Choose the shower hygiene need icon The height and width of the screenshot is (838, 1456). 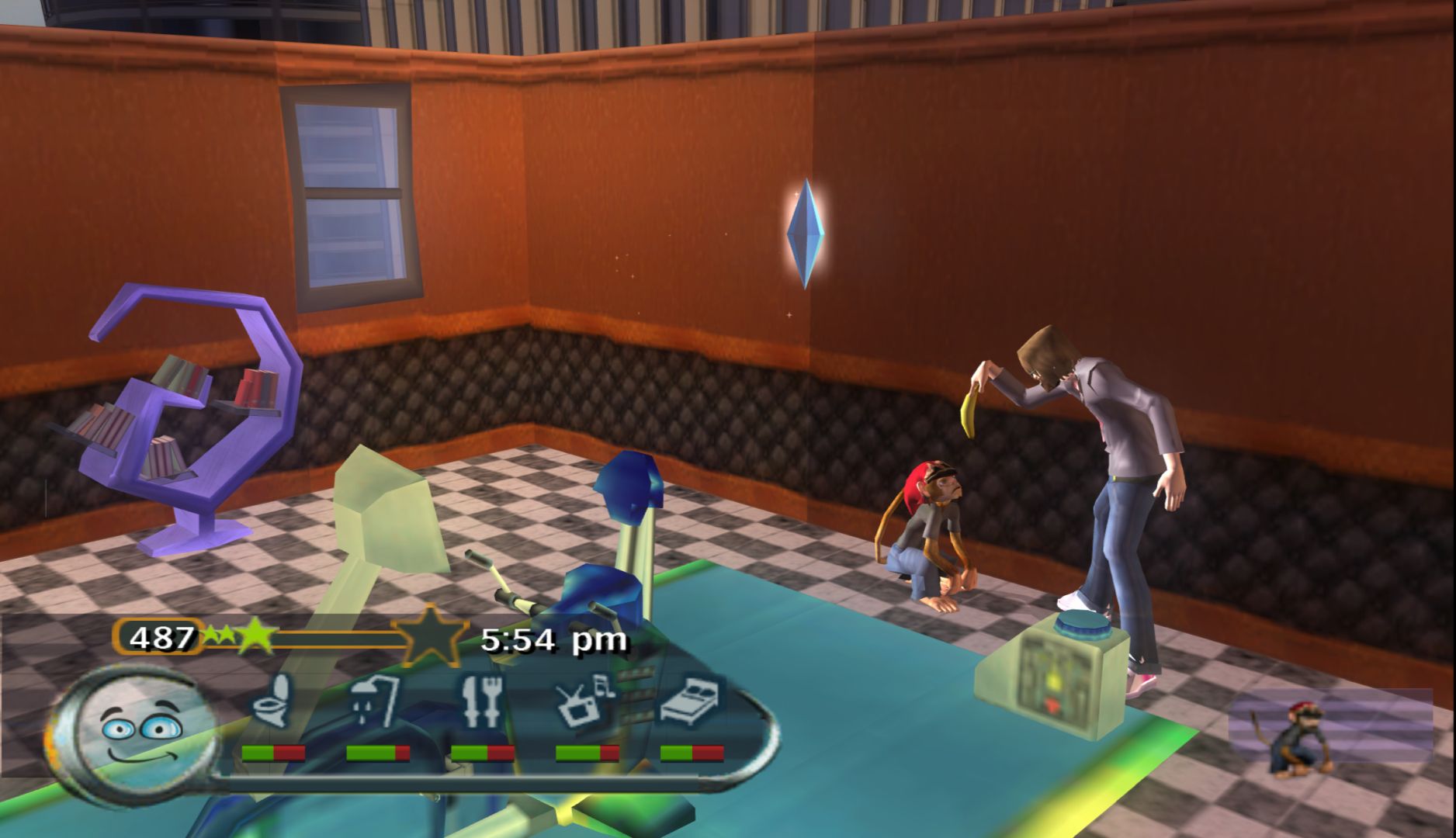point(376,701)
